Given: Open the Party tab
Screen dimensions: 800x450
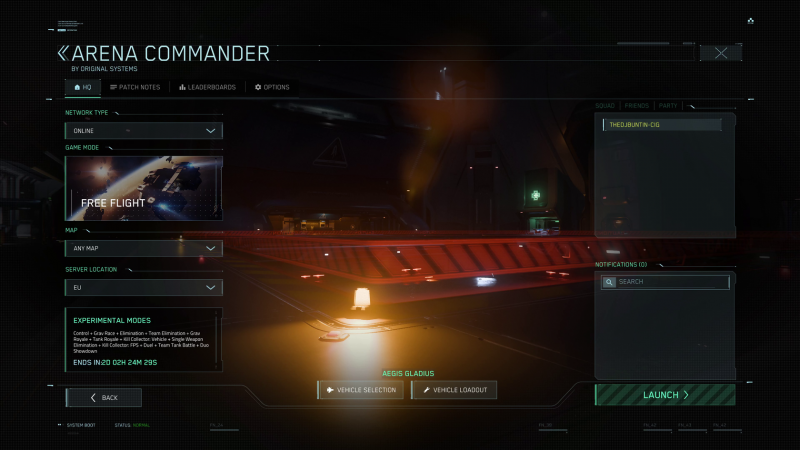Looking at the screenshot, I should click(668, 105).
